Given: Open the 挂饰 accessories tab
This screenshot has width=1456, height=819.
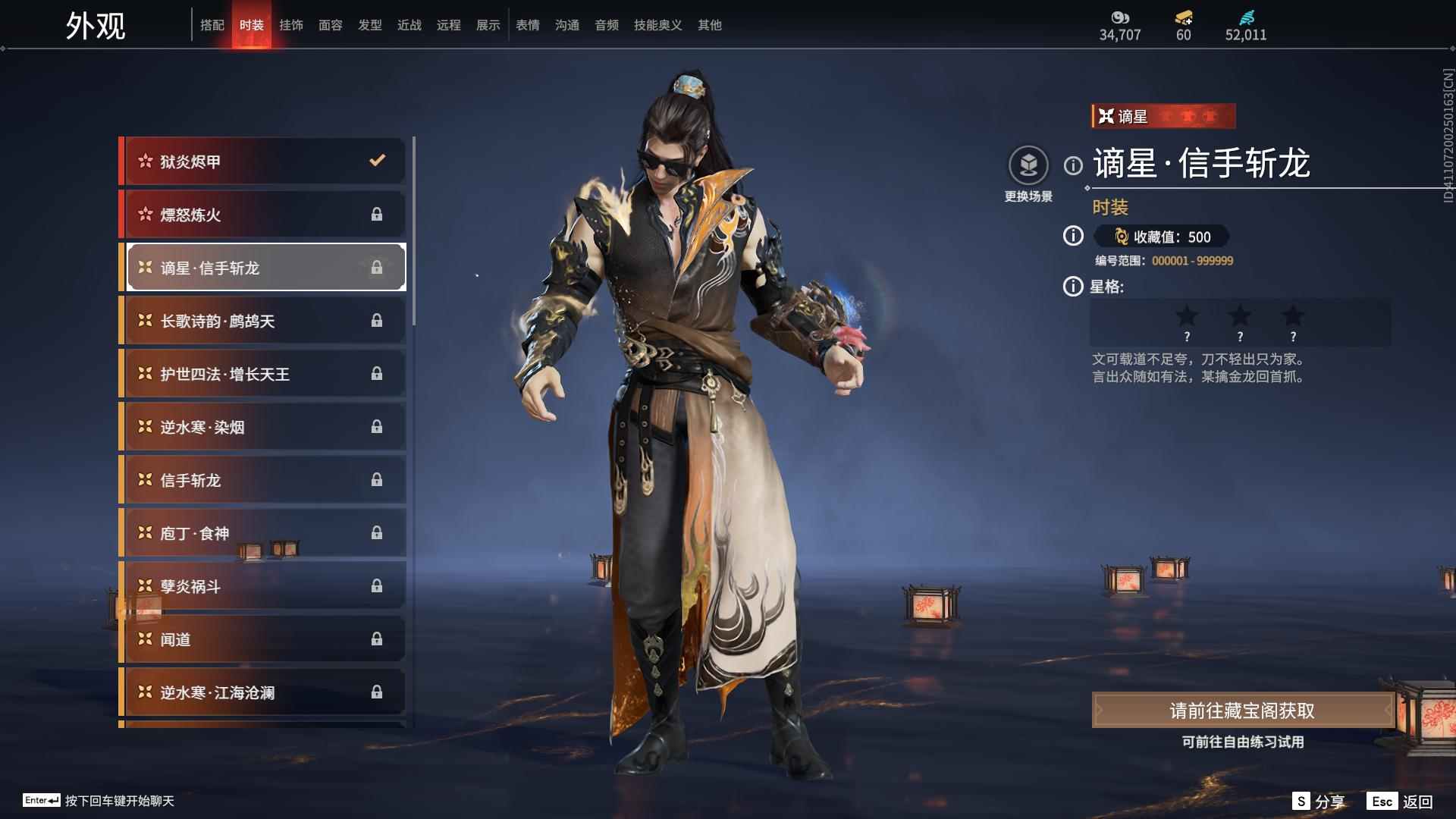Looking at the screenshot, I should (291, 25).
